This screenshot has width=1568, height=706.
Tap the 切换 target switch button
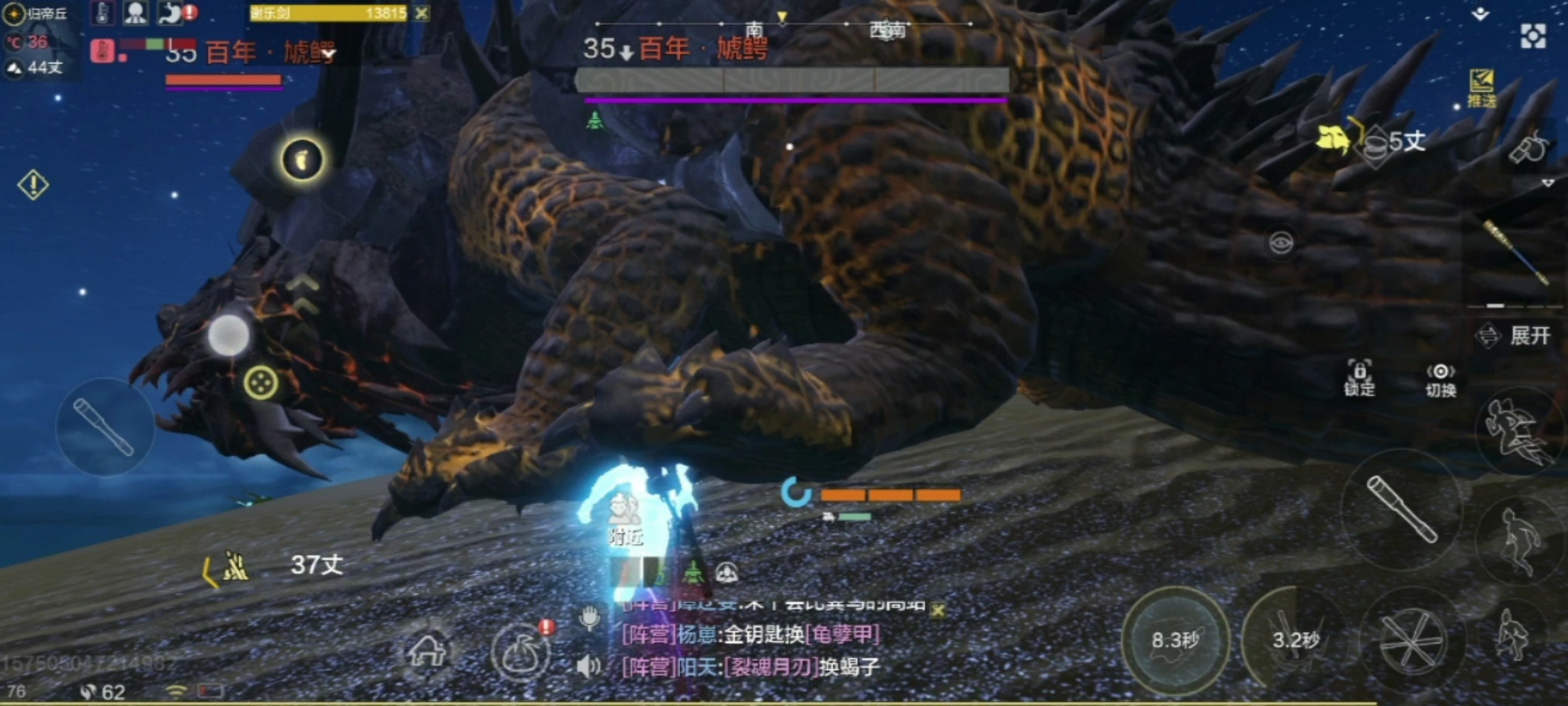[x=1440, y=380]
